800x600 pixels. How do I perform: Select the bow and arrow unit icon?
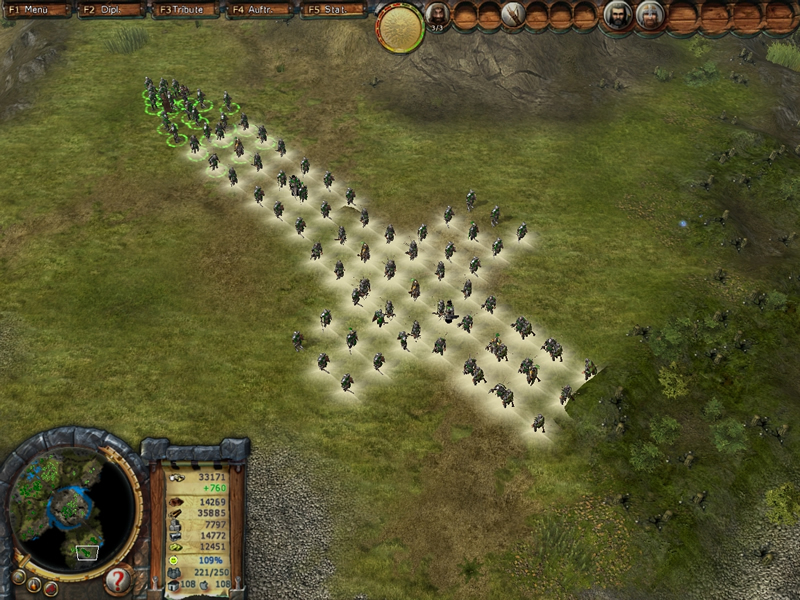pyautogui.click(x=514, y=14)
